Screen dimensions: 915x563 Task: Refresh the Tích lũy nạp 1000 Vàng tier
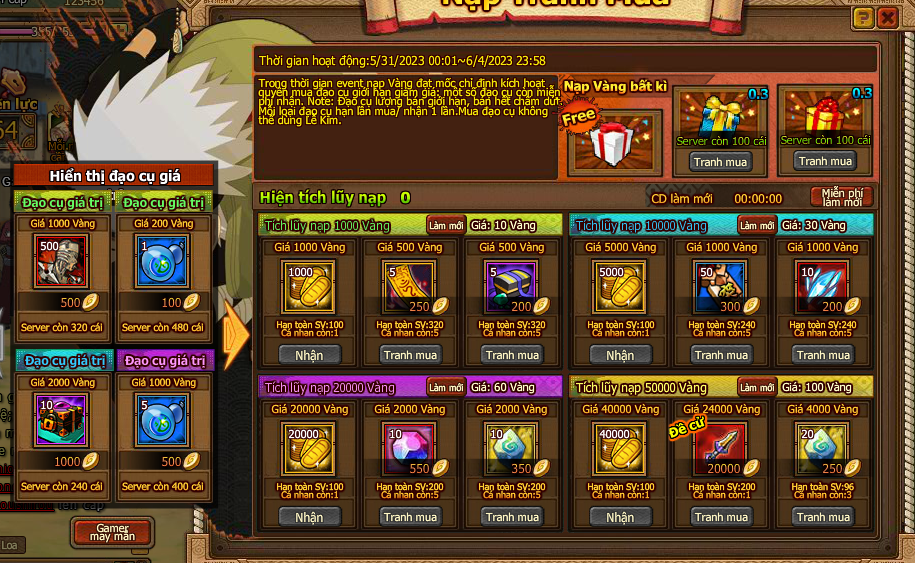445,225
